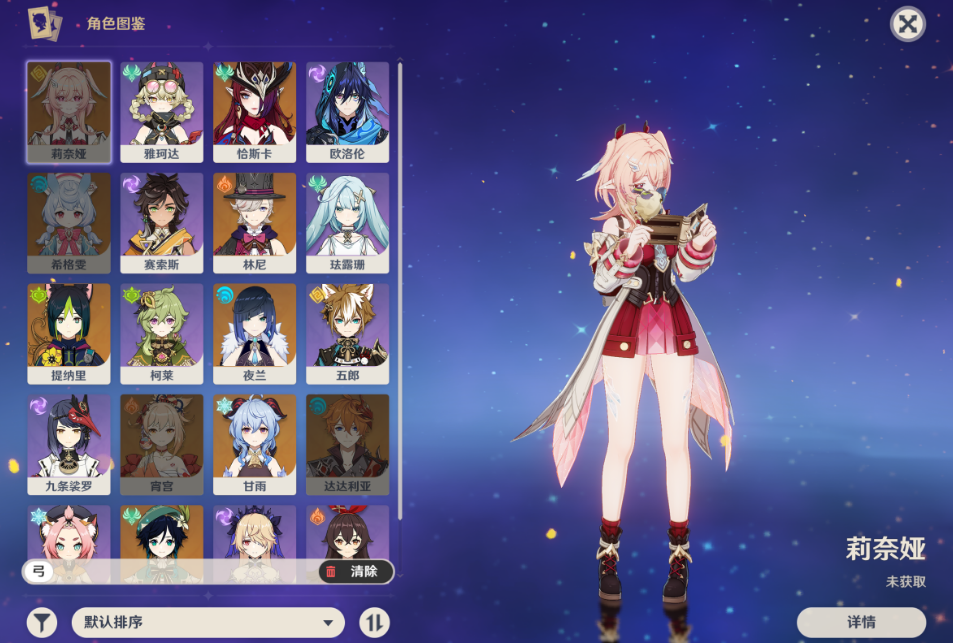Screen dimensions: 953x643
Task: Select the 希格雯 character card
Action: tap(69, 222)
